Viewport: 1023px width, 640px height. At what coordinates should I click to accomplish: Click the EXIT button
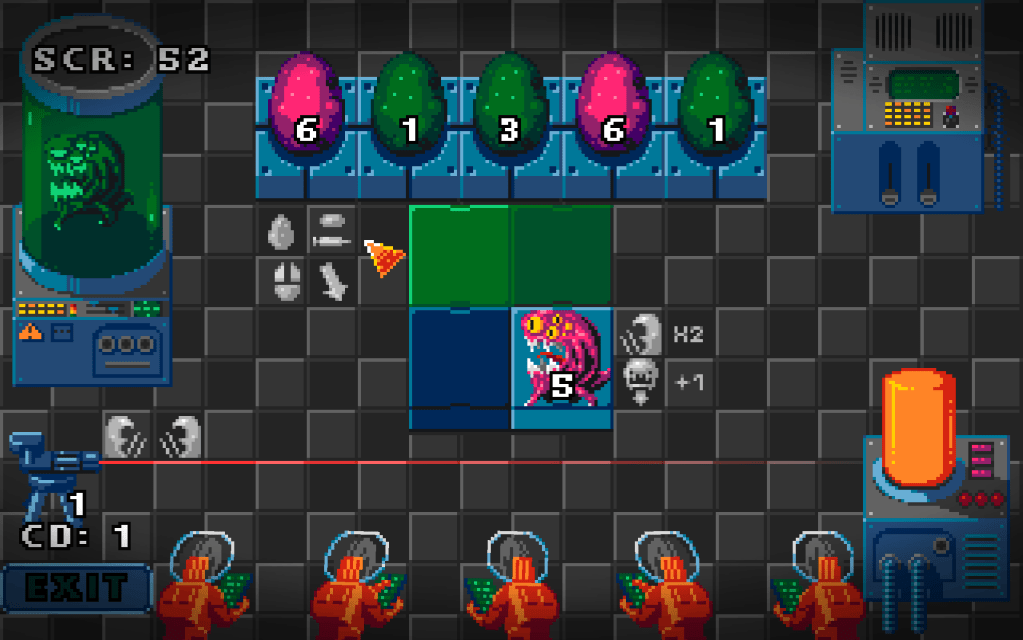click(x=76, y=587)
